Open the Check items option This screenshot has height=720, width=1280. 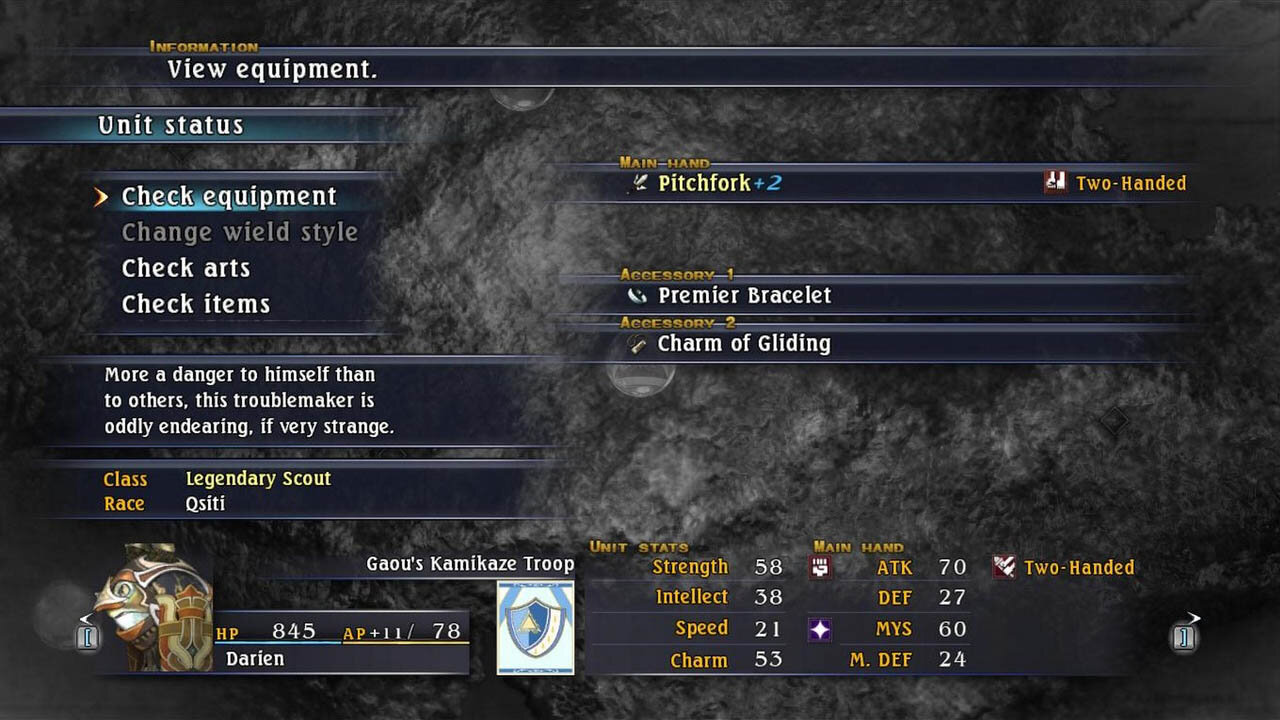point(196,305)
